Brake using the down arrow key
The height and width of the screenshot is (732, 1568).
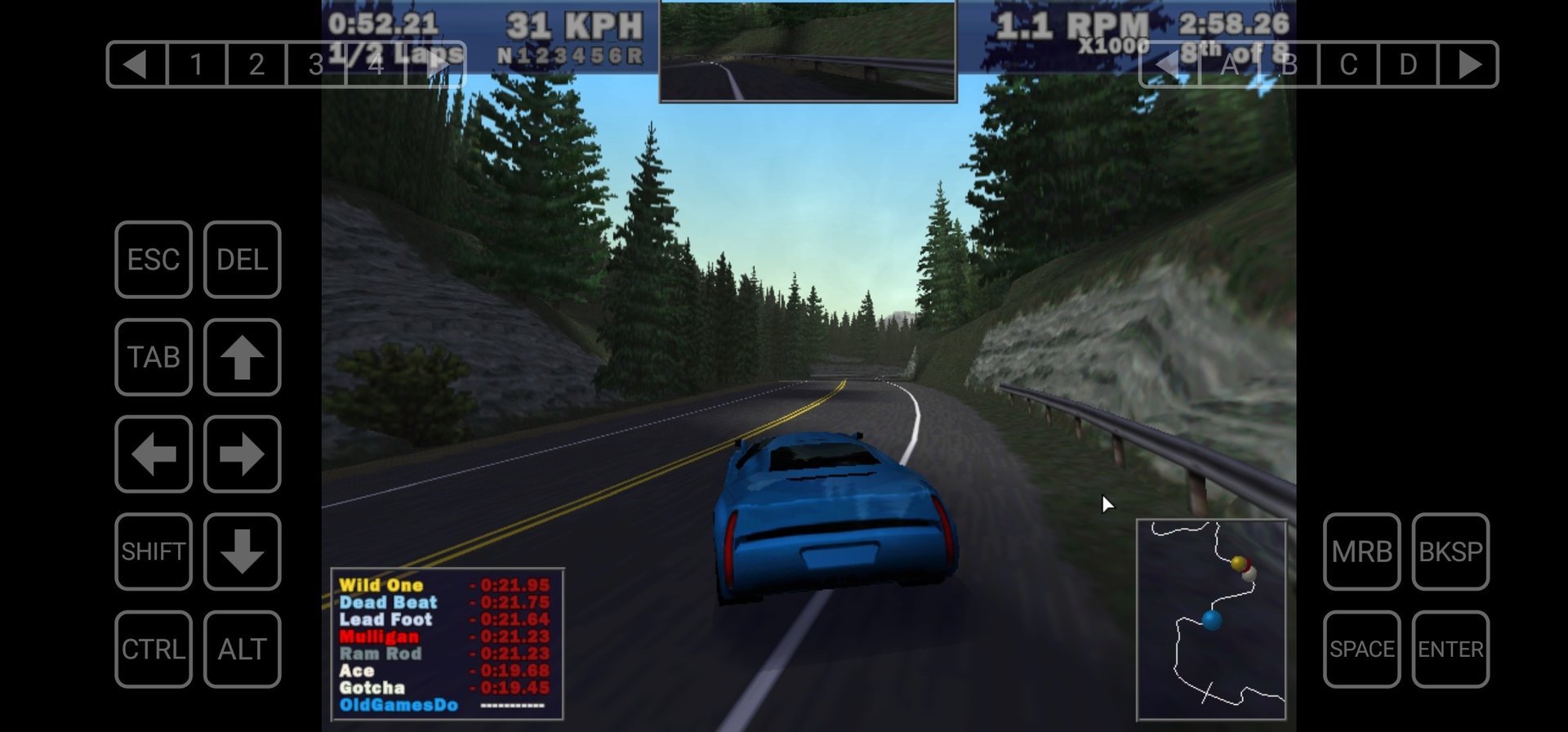point(242,551)
